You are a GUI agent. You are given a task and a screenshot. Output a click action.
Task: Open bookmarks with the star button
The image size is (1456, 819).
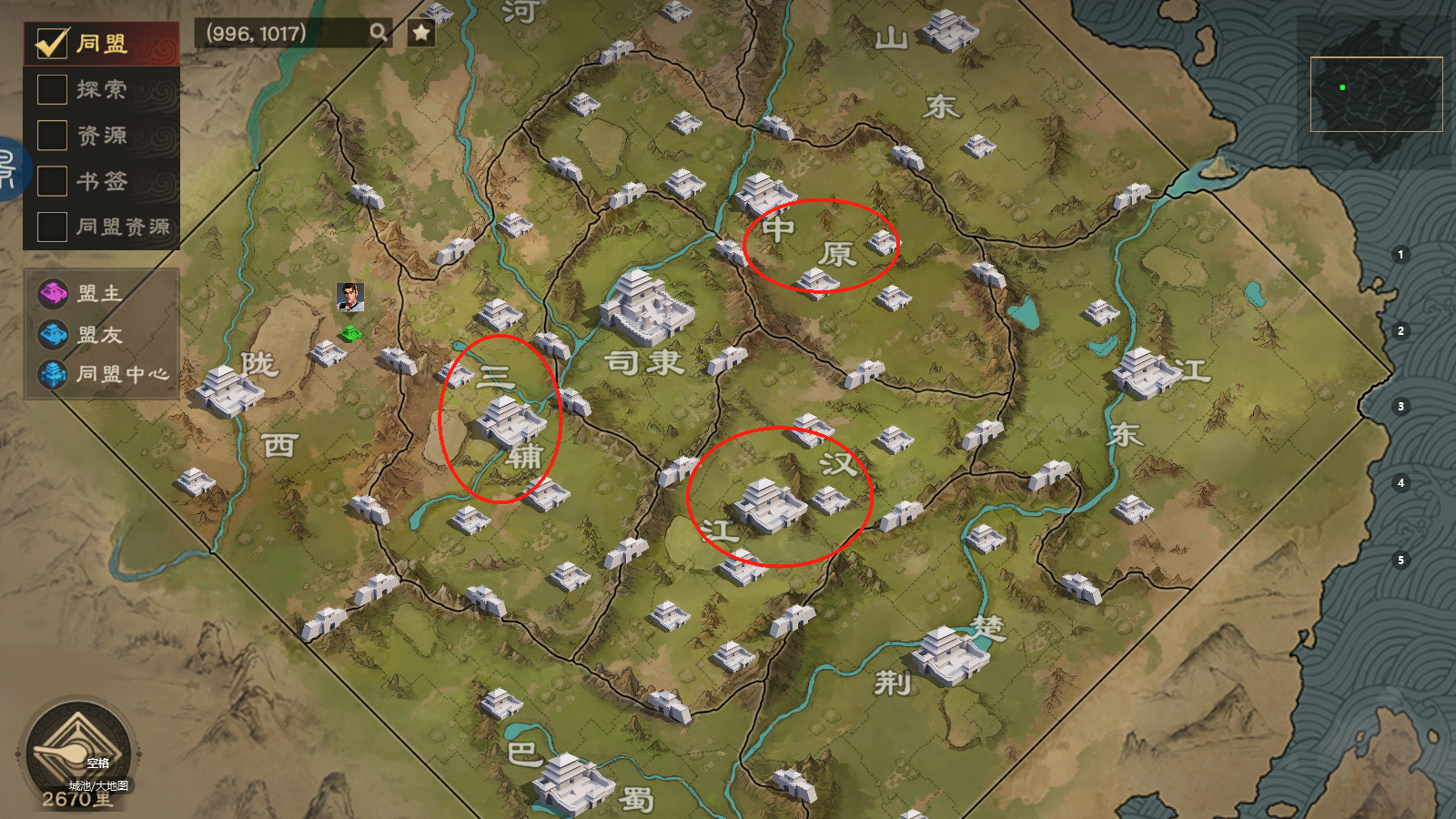point(420,34)
